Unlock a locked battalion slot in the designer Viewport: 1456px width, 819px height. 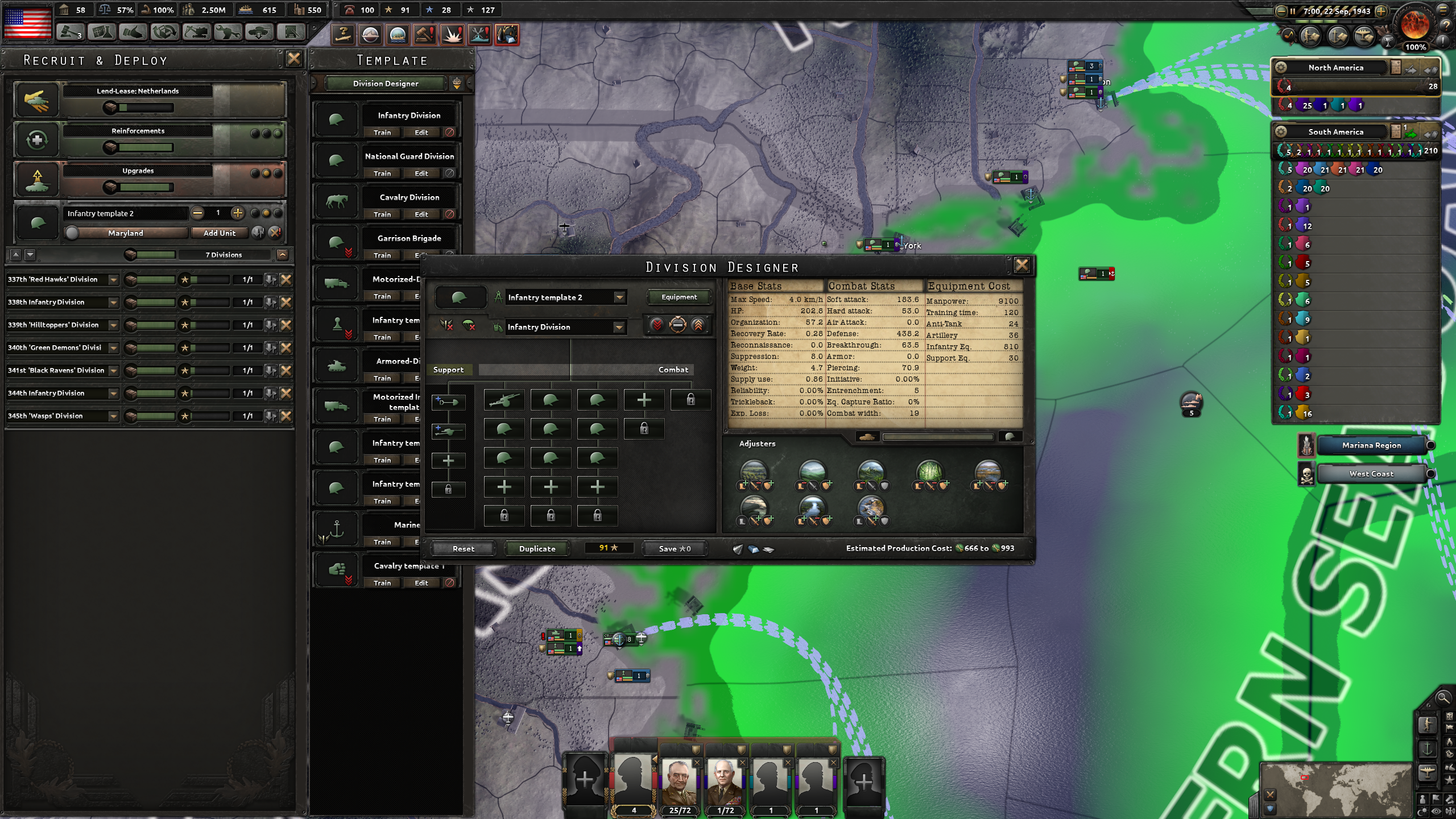(692, 400)
